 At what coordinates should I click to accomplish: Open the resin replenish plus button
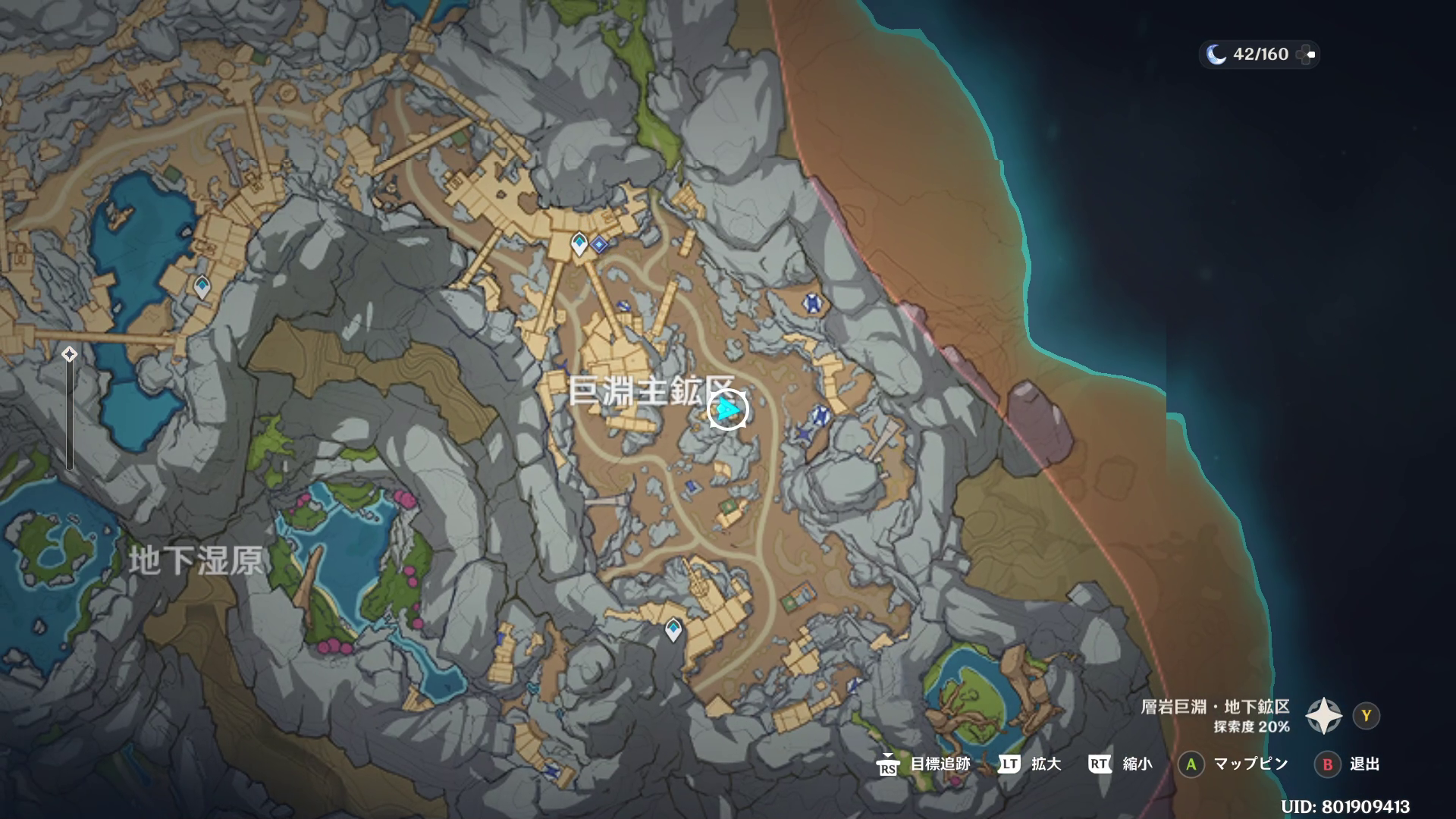(1306, 55)
